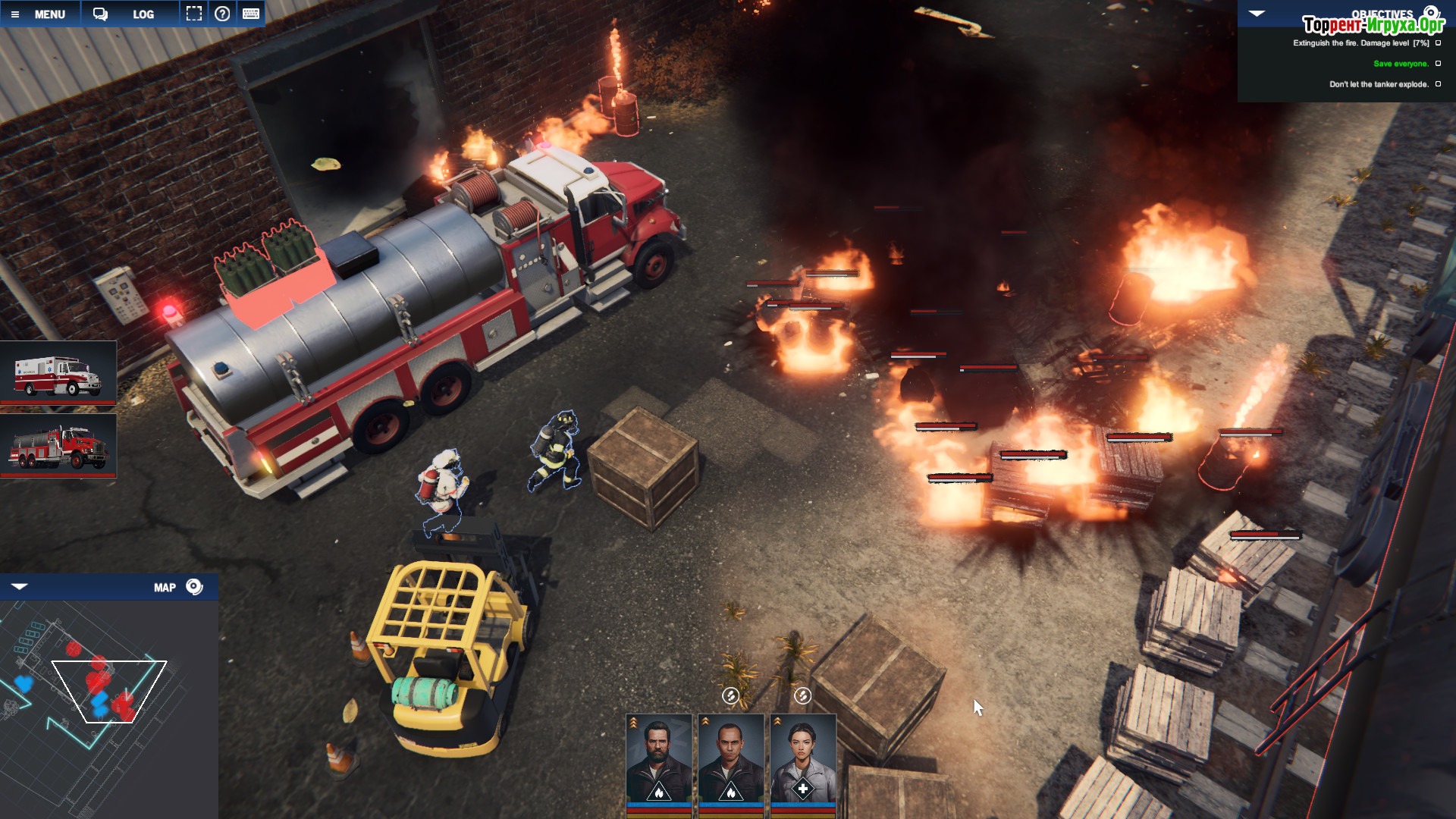
Task: Select the ambulance vehicle thumbnail
Action: click(58, 372)
